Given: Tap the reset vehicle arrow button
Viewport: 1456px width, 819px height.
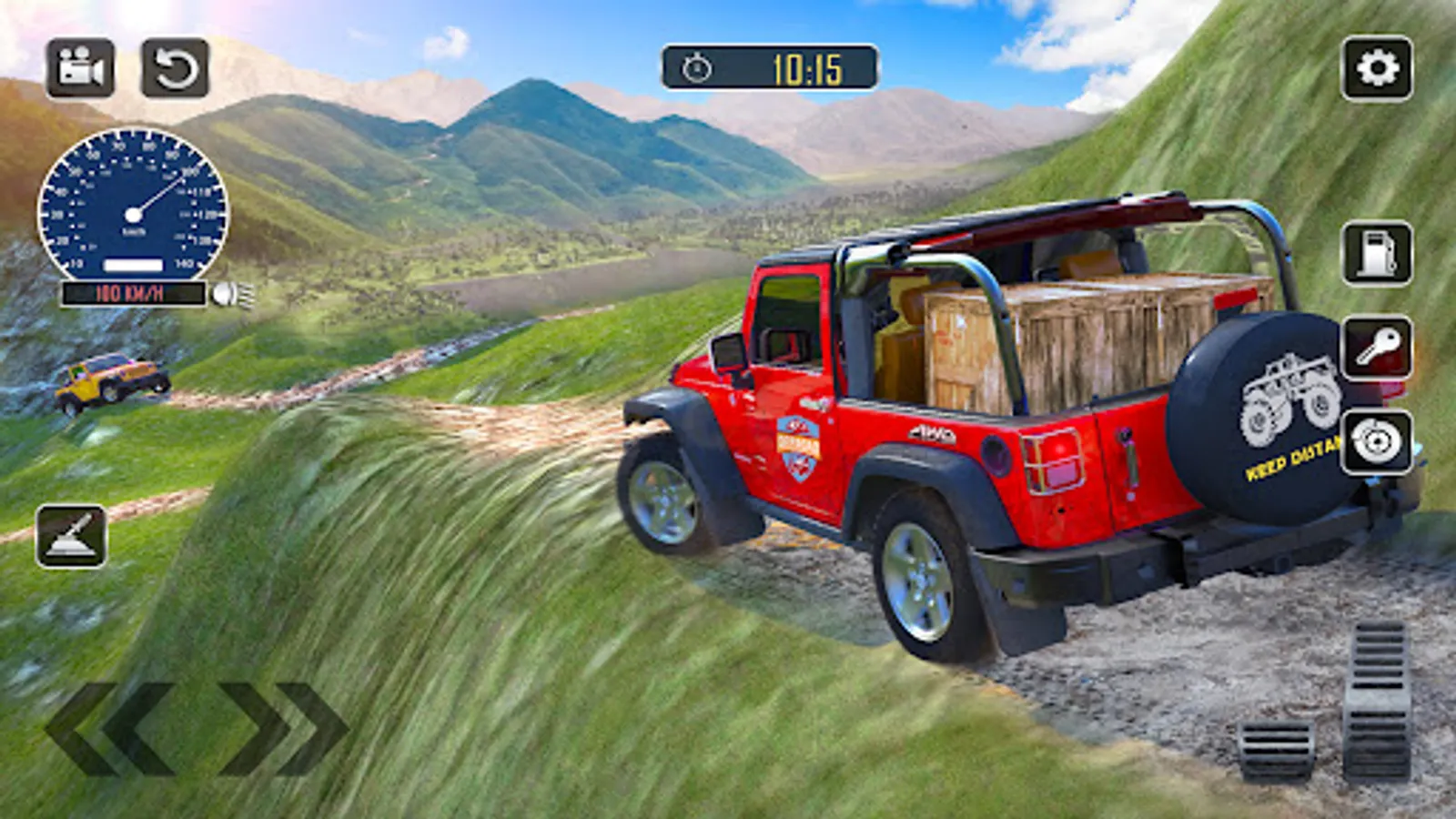Looking at the screenshot, I should (175, 68).
